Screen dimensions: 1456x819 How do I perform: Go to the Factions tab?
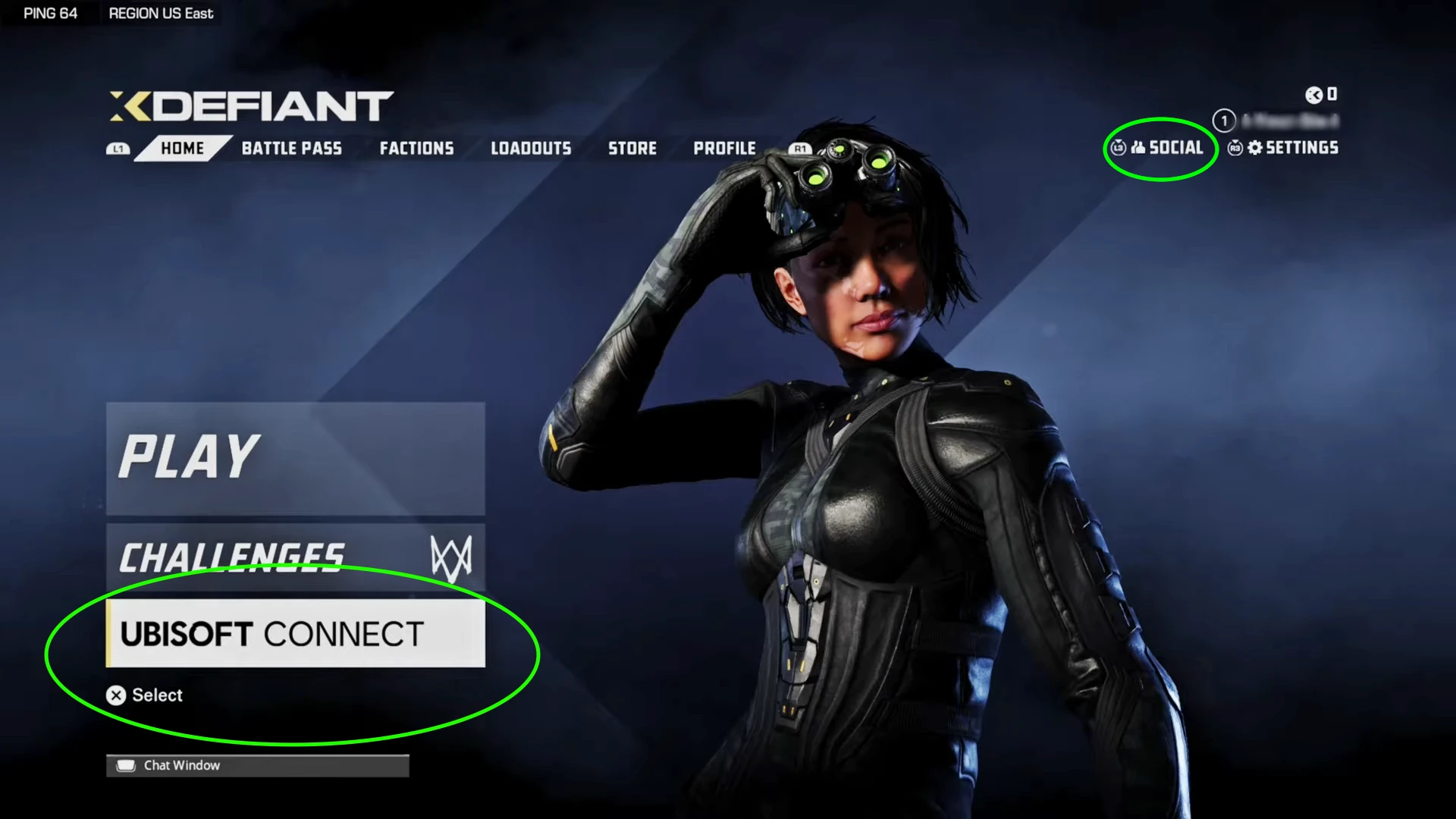pos(416,149)
